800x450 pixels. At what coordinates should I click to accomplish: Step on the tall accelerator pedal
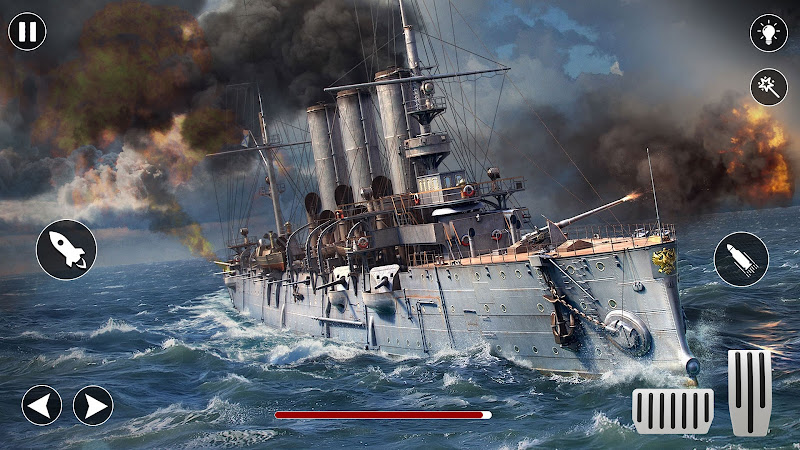(749, 392)
